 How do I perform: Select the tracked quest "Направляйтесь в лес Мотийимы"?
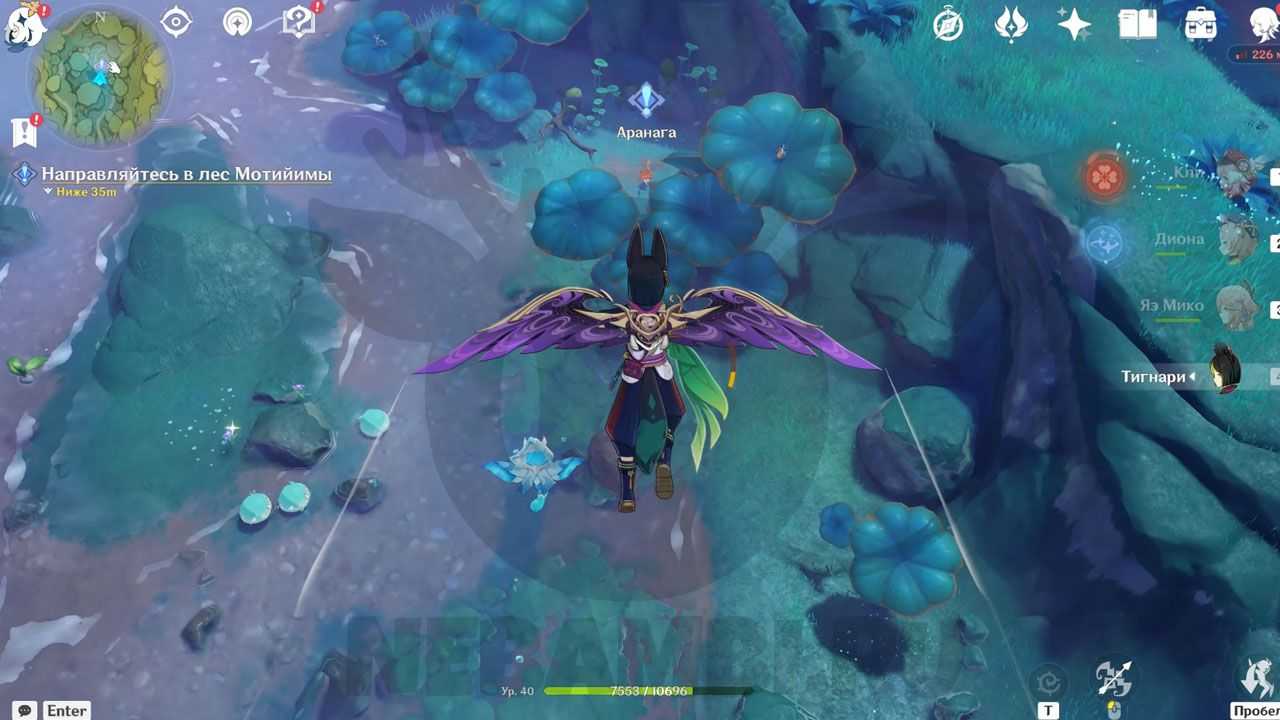[186, 175]
